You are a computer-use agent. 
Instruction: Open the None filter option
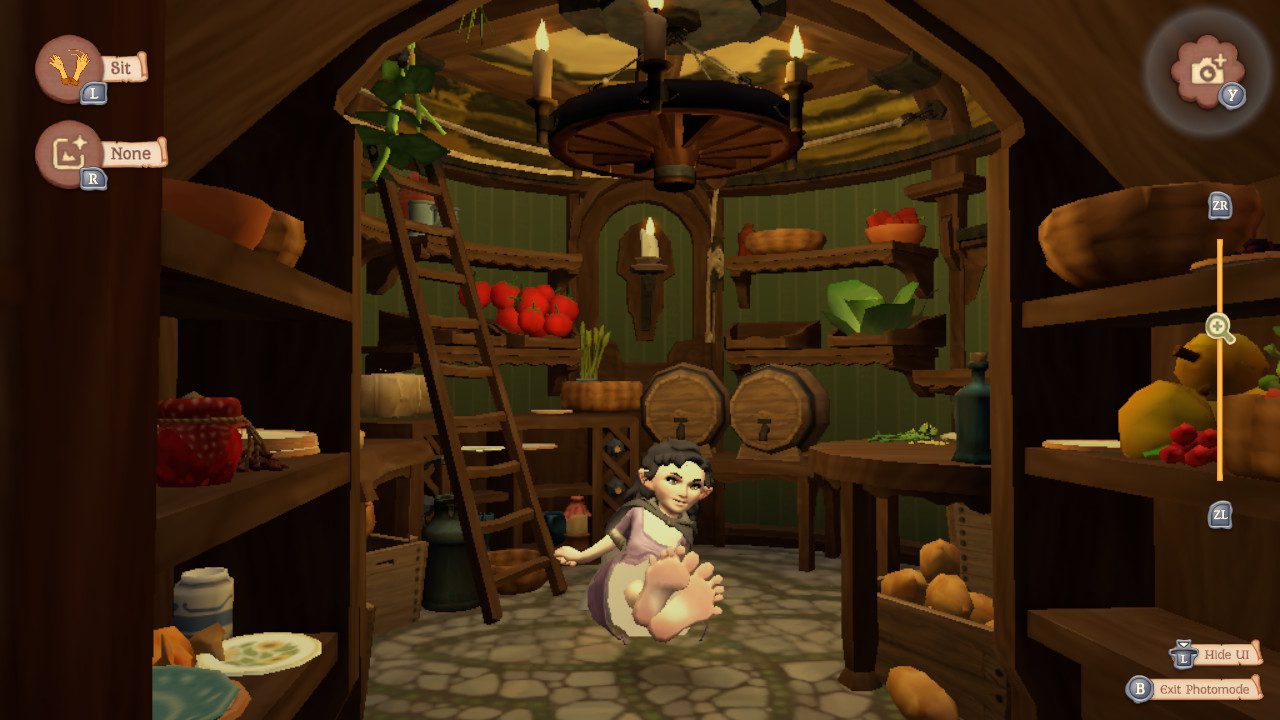[131, 154]
